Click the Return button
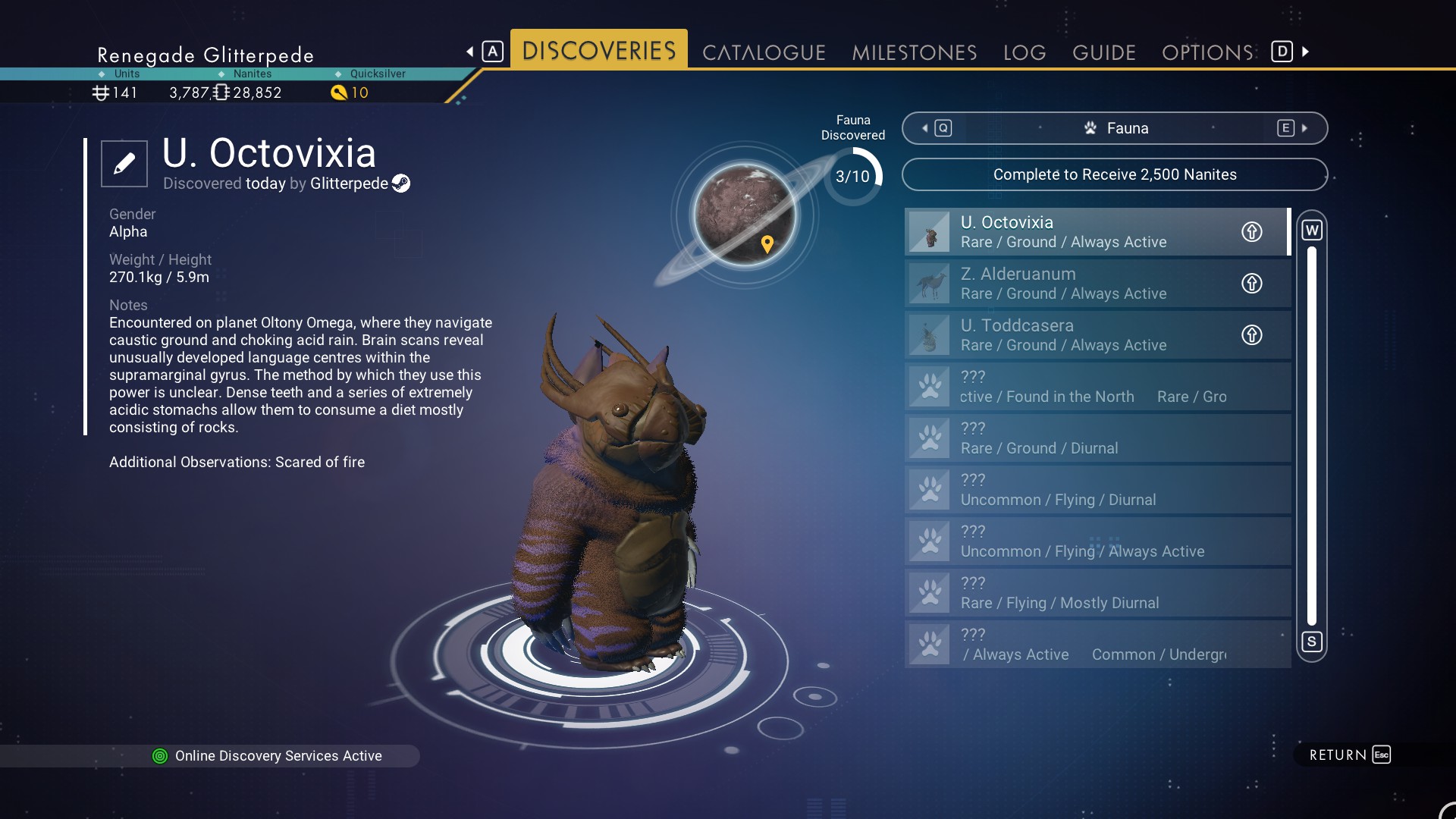 (x=1349, y=755)
